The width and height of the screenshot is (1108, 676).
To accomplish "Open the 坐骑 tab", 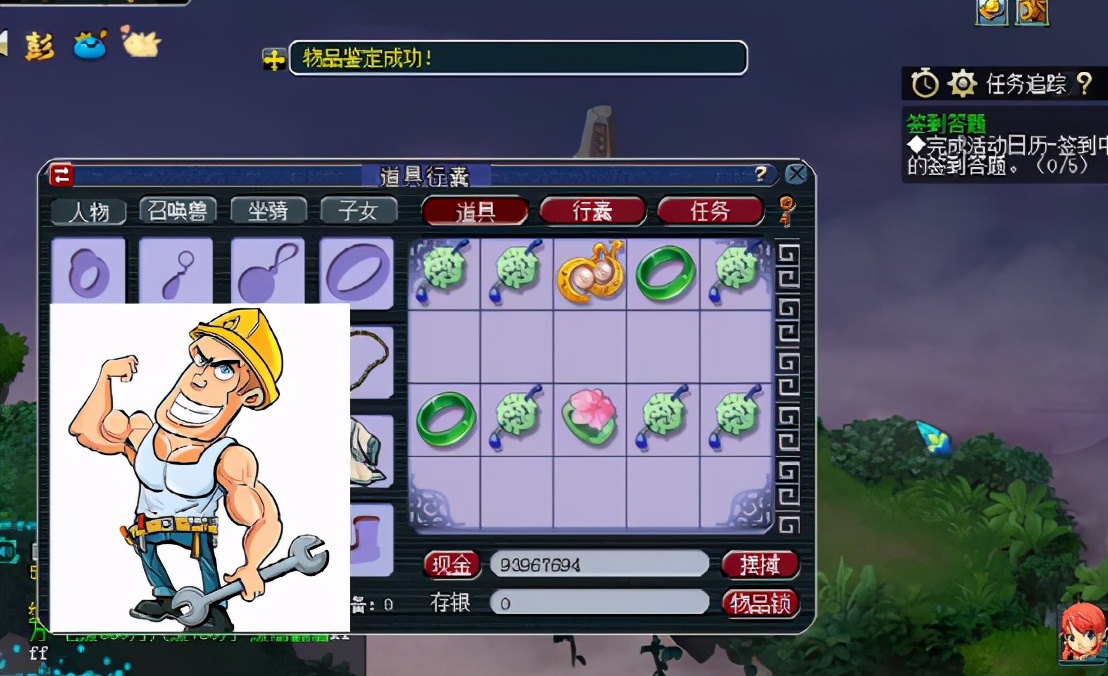I will [268, 211].
